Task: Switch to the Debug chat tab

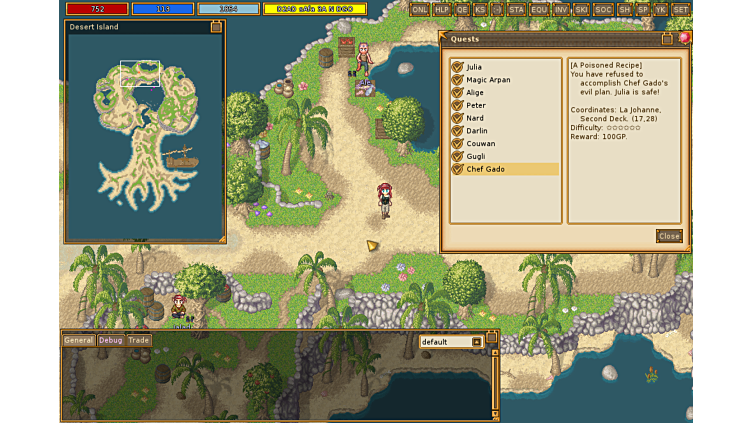Action: 110,340
